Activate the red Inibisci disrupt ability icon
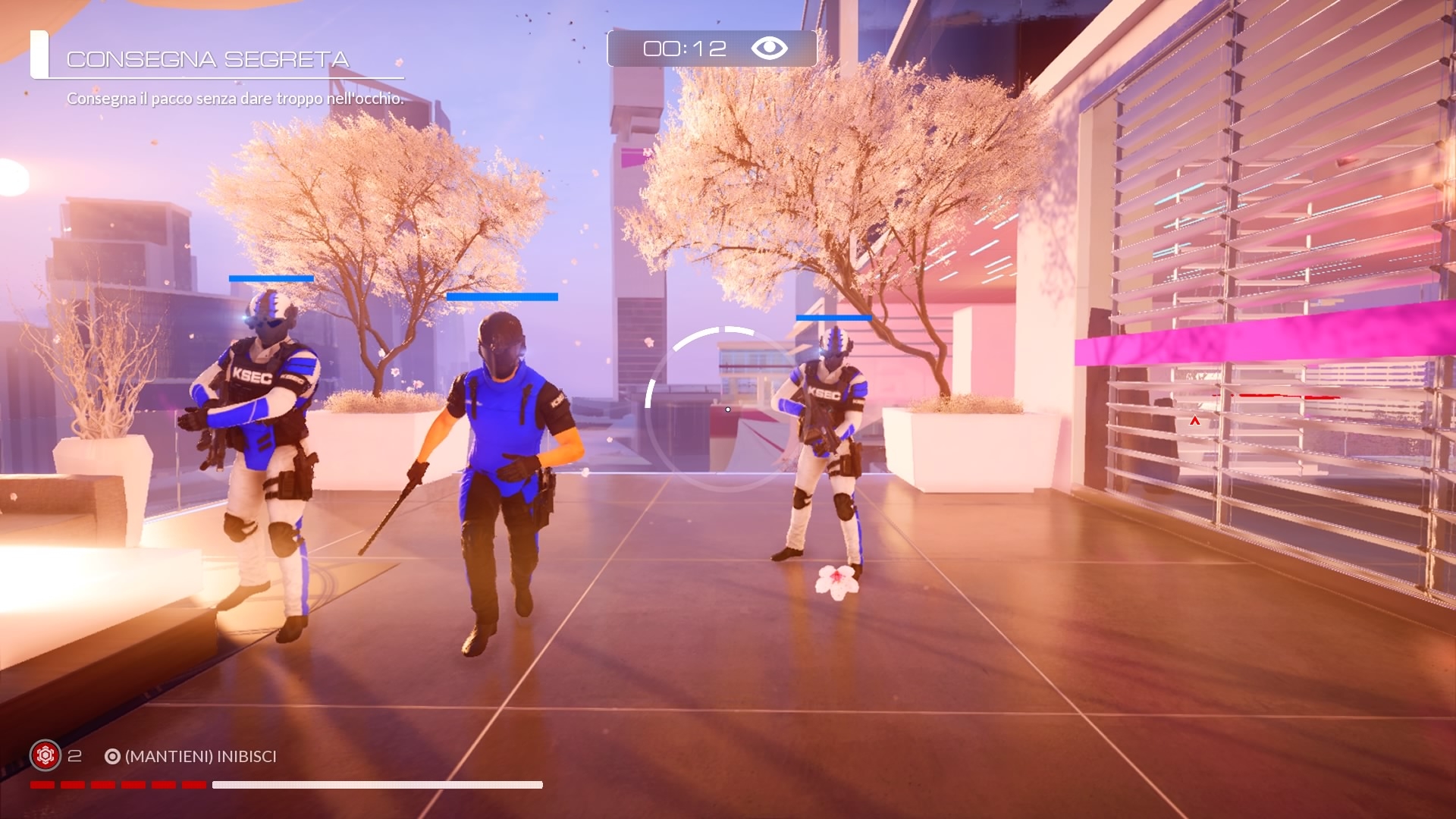This screenshot has width=1456, height=819. coord(45,755)
